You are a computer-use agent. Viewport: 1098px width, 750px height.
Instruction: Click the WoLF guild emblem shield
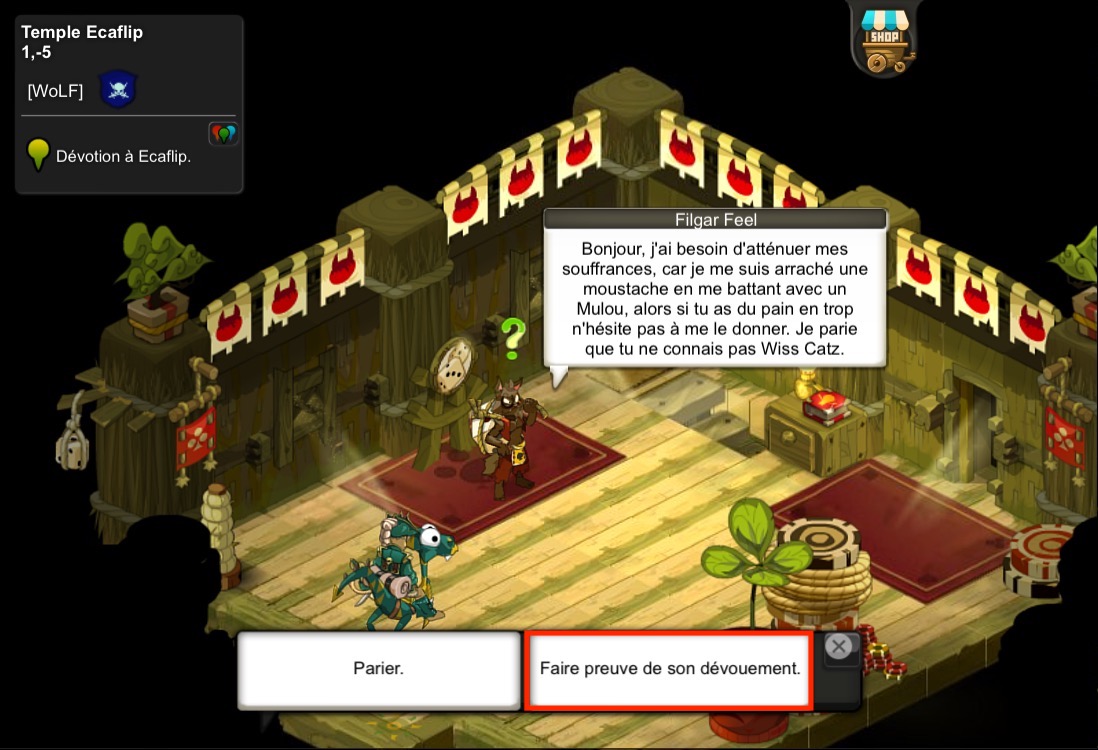click(117, 91)
